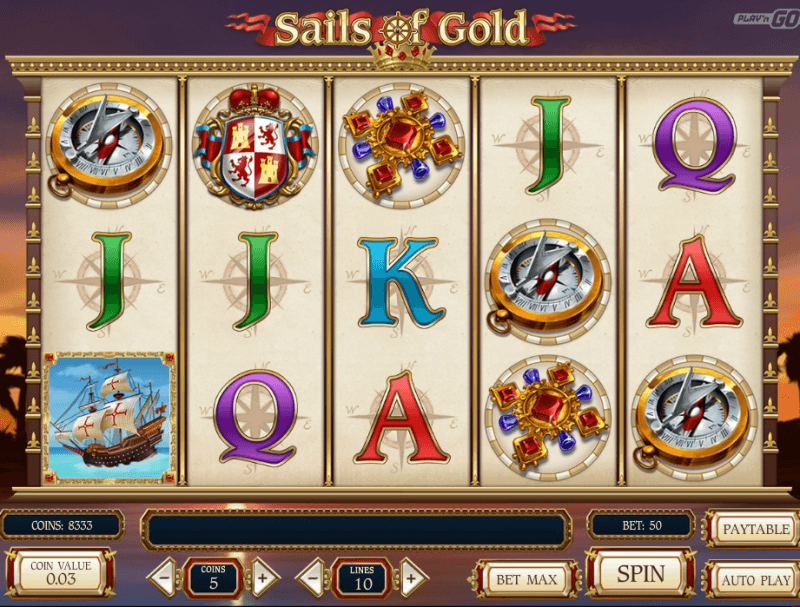Change the Coin Value setting
800x607 pixels.
coord(60,573)
